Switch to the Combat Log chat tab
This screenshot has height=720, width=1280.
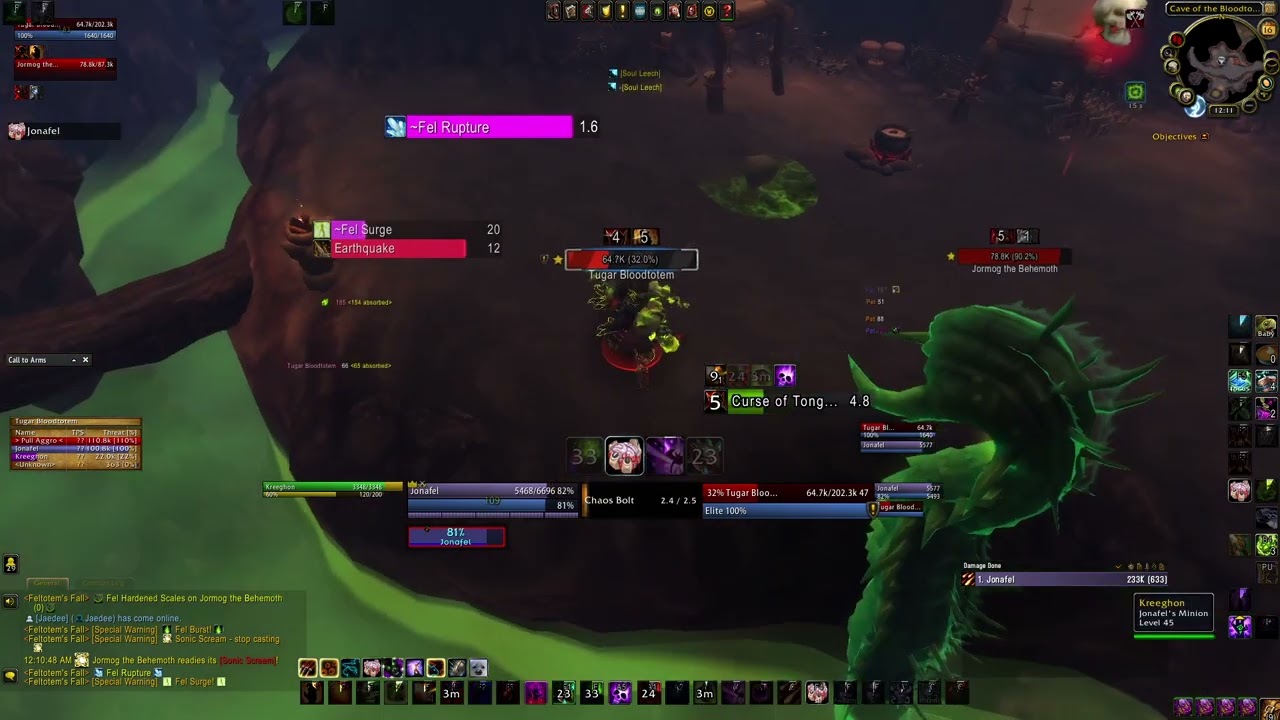tap(105, 583)
